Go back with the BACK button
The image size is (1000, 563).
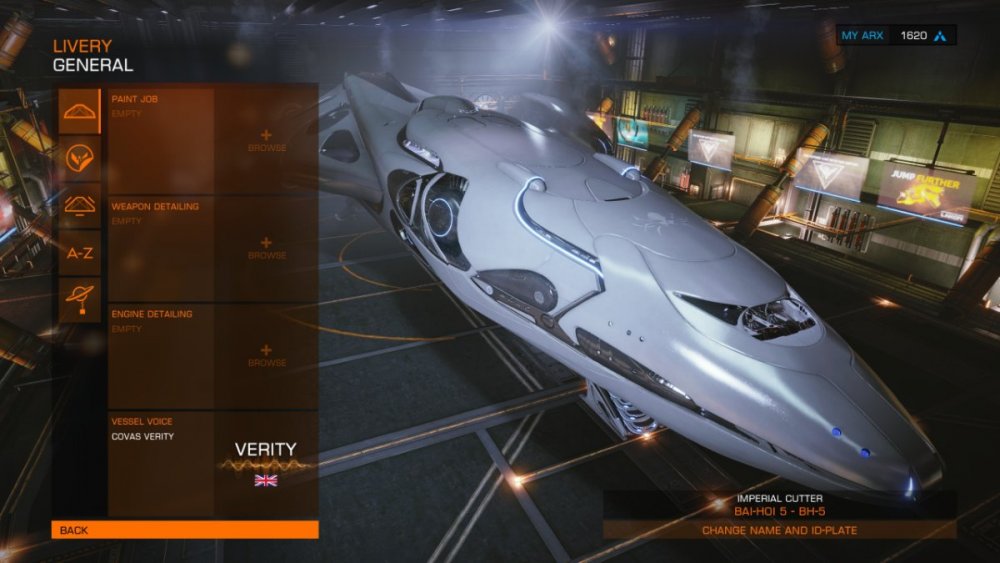pyautogui.click(x=185, y=530)
